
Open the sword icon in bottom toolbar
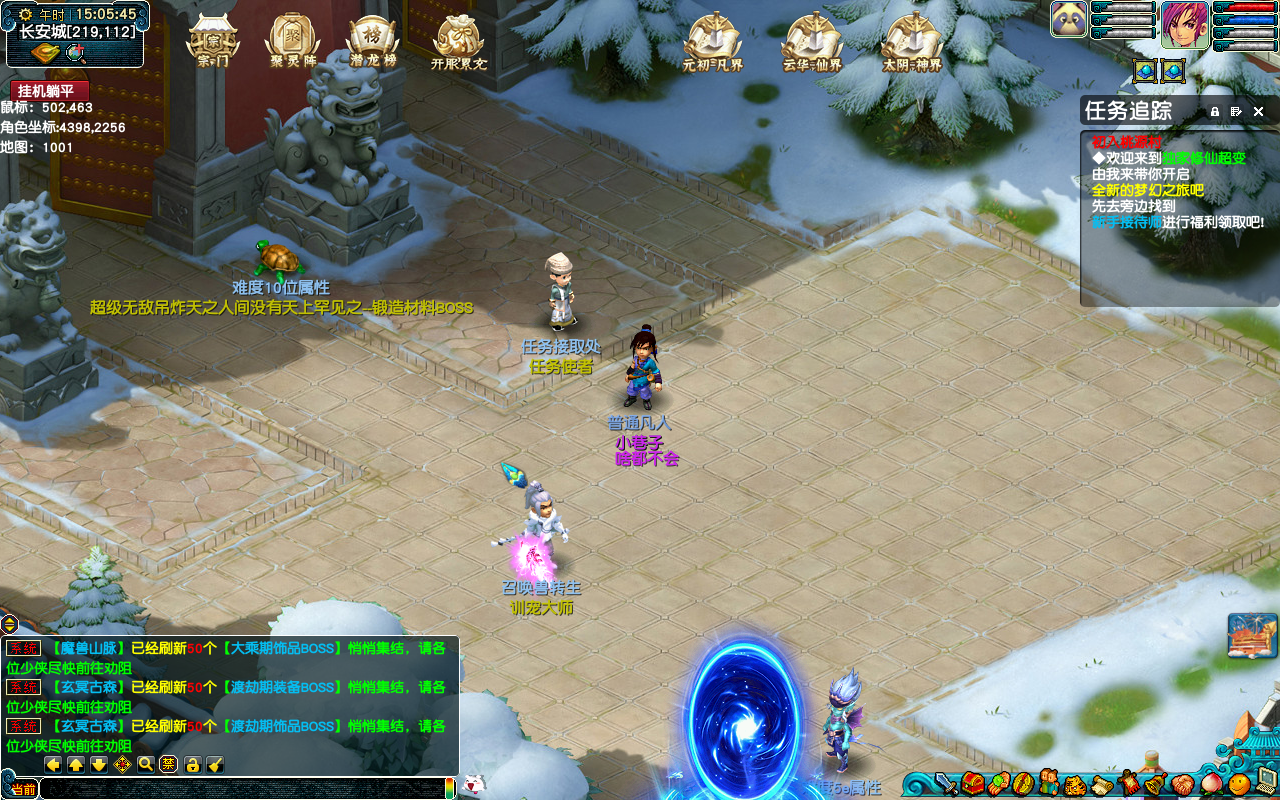pos(945,784)
